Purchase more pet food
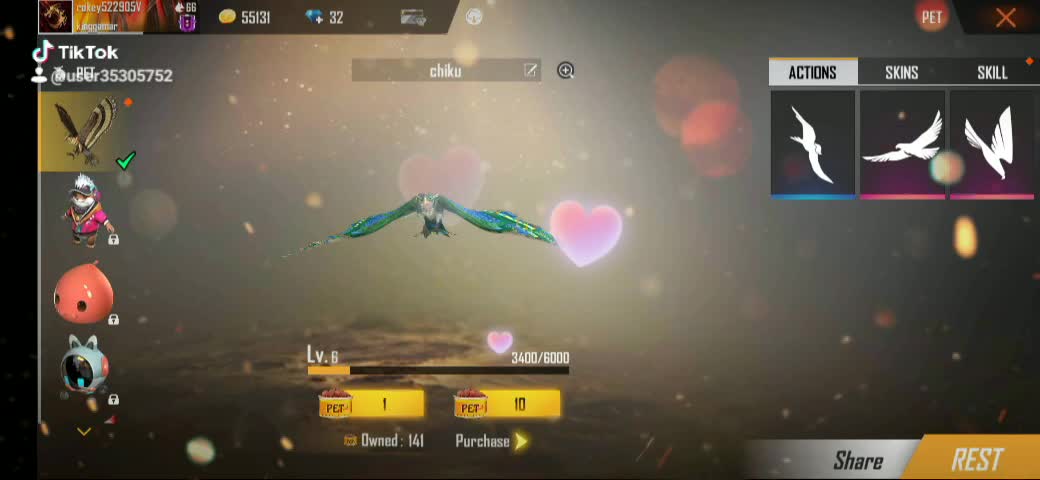1040x480 pixels. 491,441
